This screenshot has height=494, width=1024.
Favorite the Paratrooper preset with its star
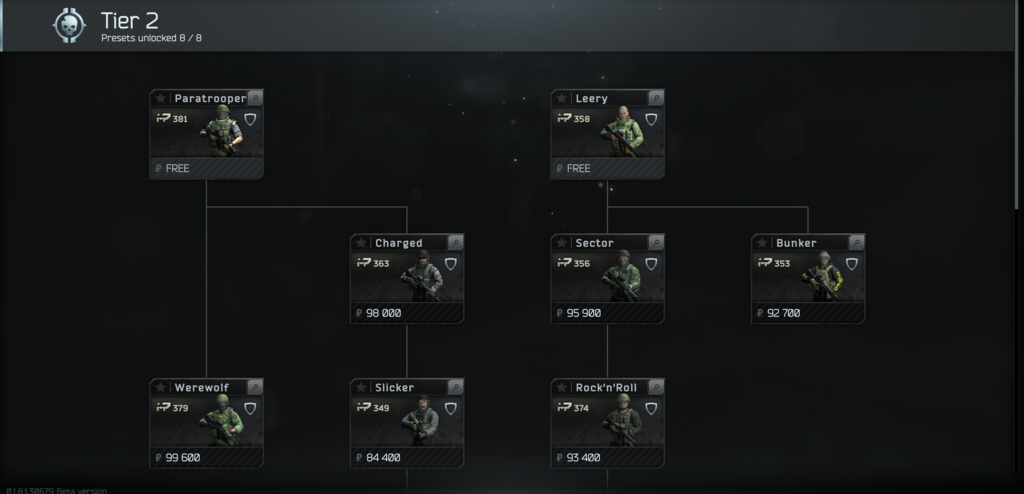pyautogui.click(x=160, y=98)
